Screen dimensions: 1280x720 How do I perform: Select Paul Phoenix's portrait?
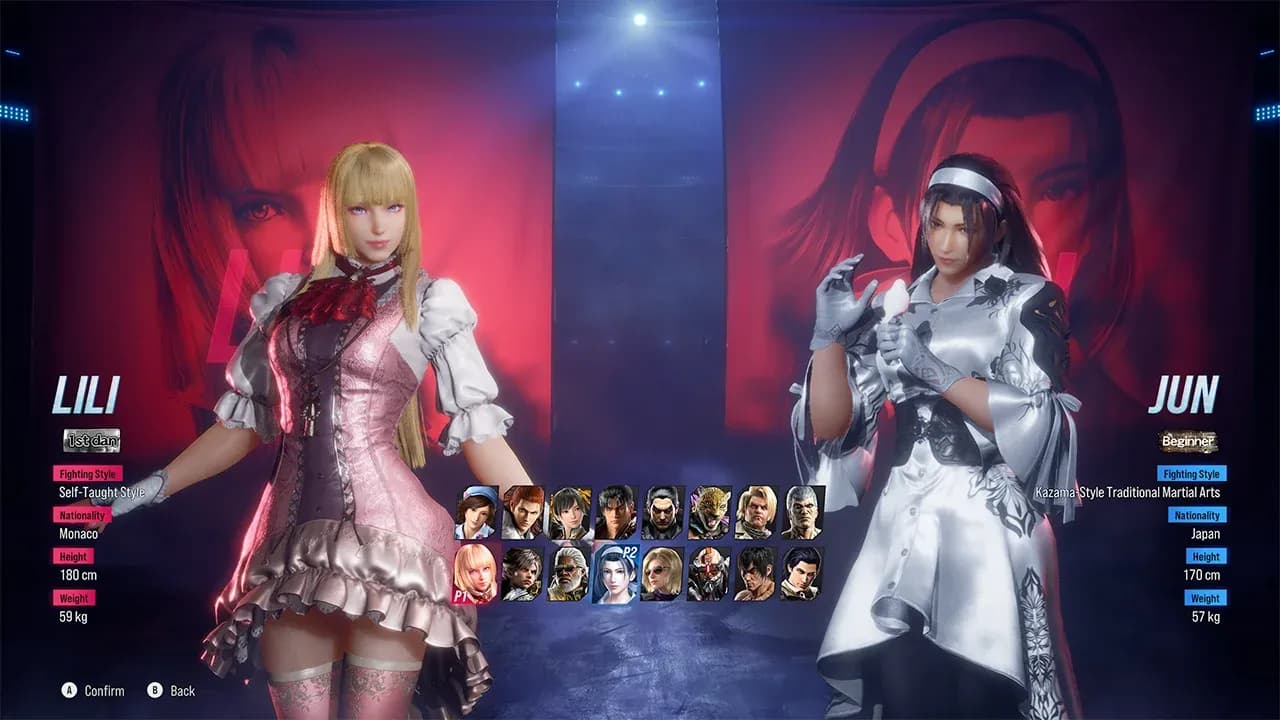point(754,513)
